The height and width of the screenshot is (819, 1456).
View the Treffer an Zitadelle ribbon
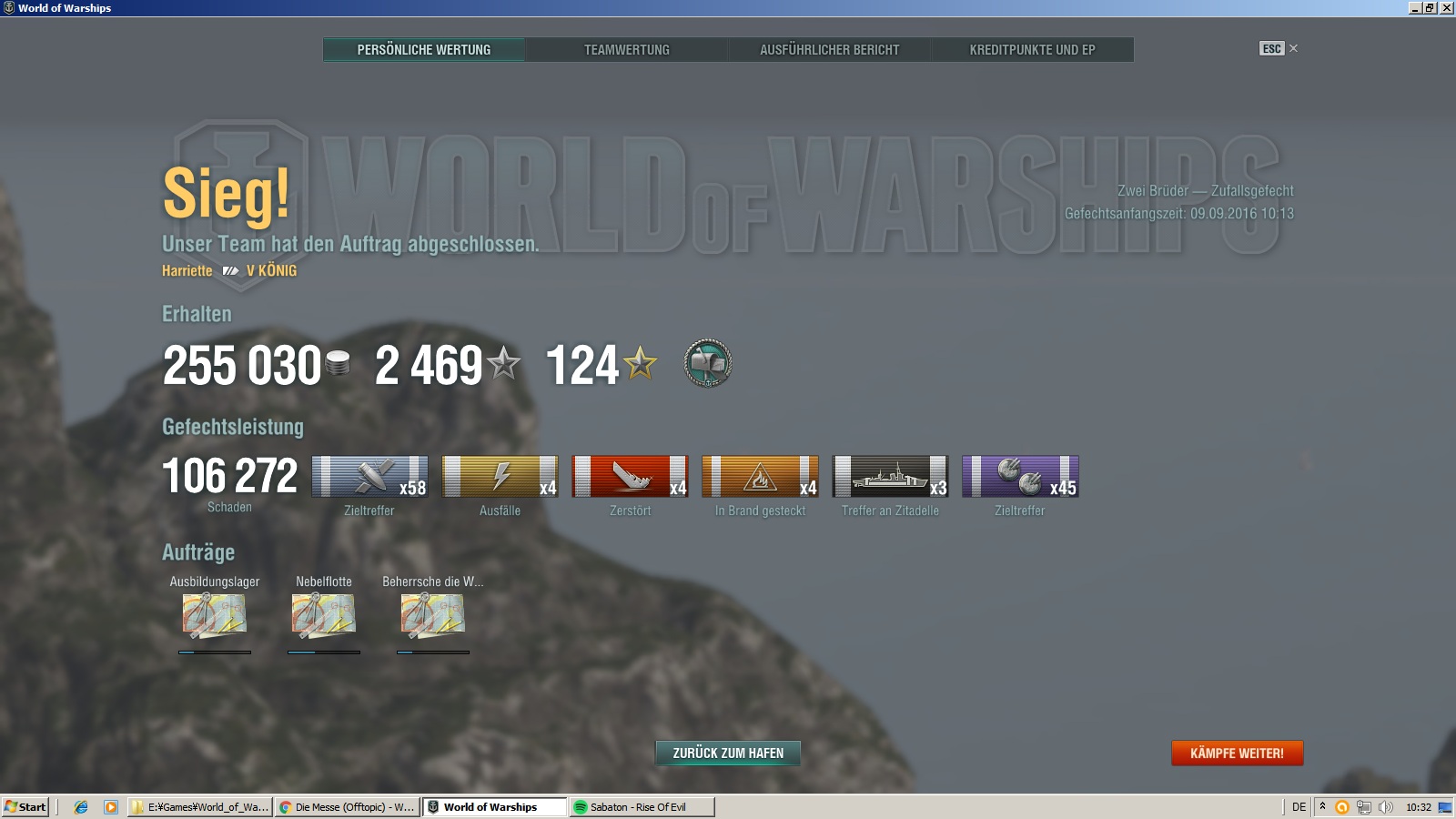(x=890, y=477)
